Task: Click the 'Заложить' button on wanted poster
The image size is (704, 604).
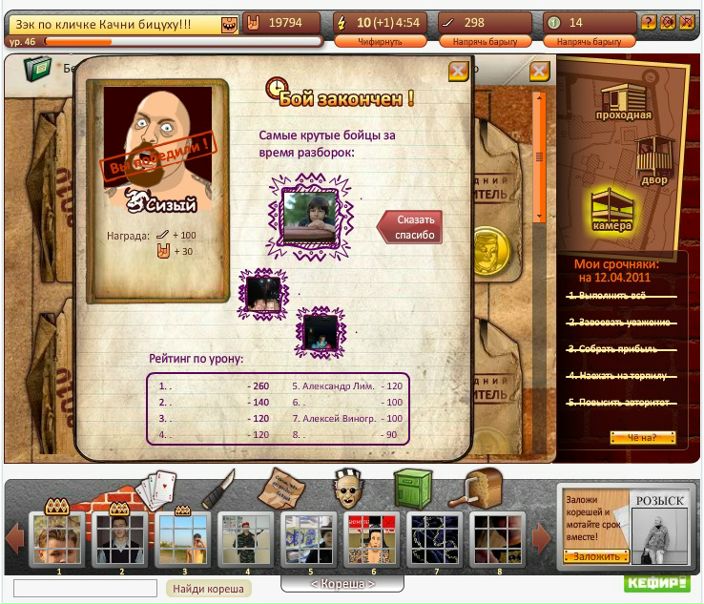Action: [x=595, y=557]
